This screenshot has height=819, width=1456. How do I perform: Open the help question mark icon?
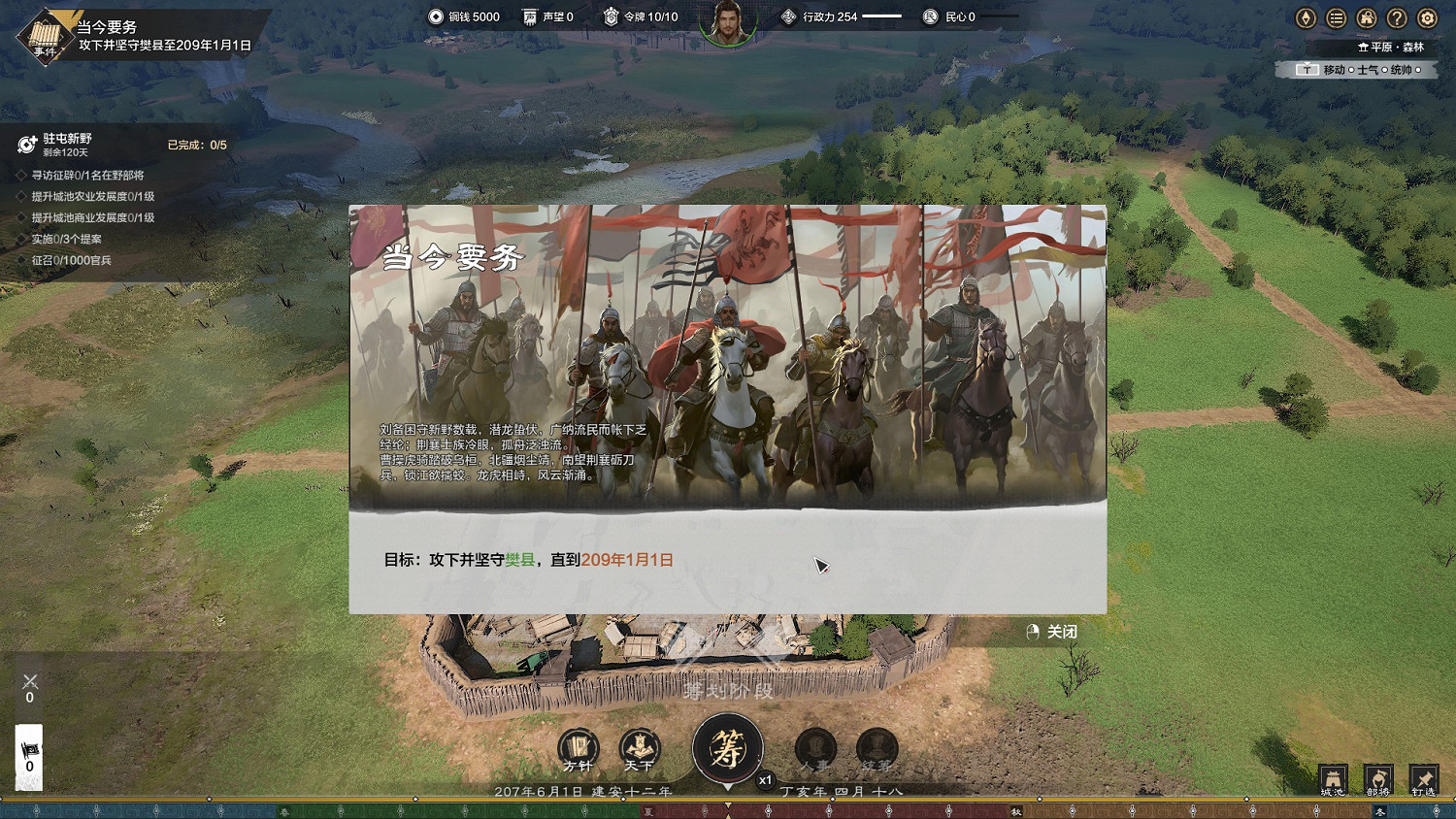point(1395,17)
